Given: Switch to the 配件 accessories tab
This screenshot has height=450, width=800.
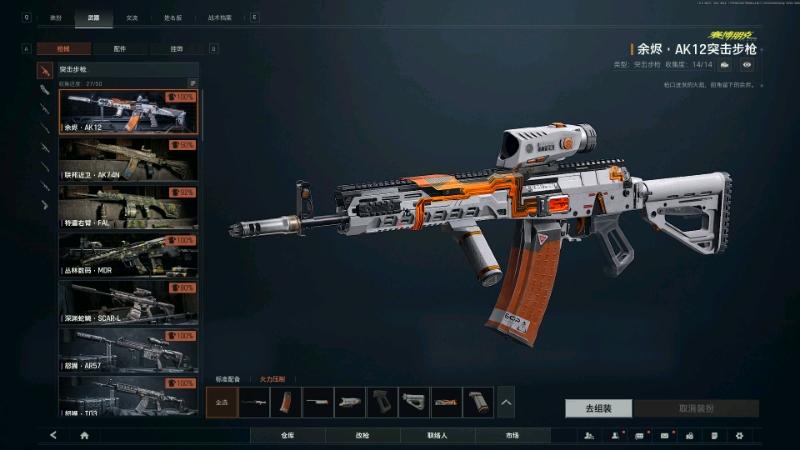Looking at the screenshot, I should 120,48.
